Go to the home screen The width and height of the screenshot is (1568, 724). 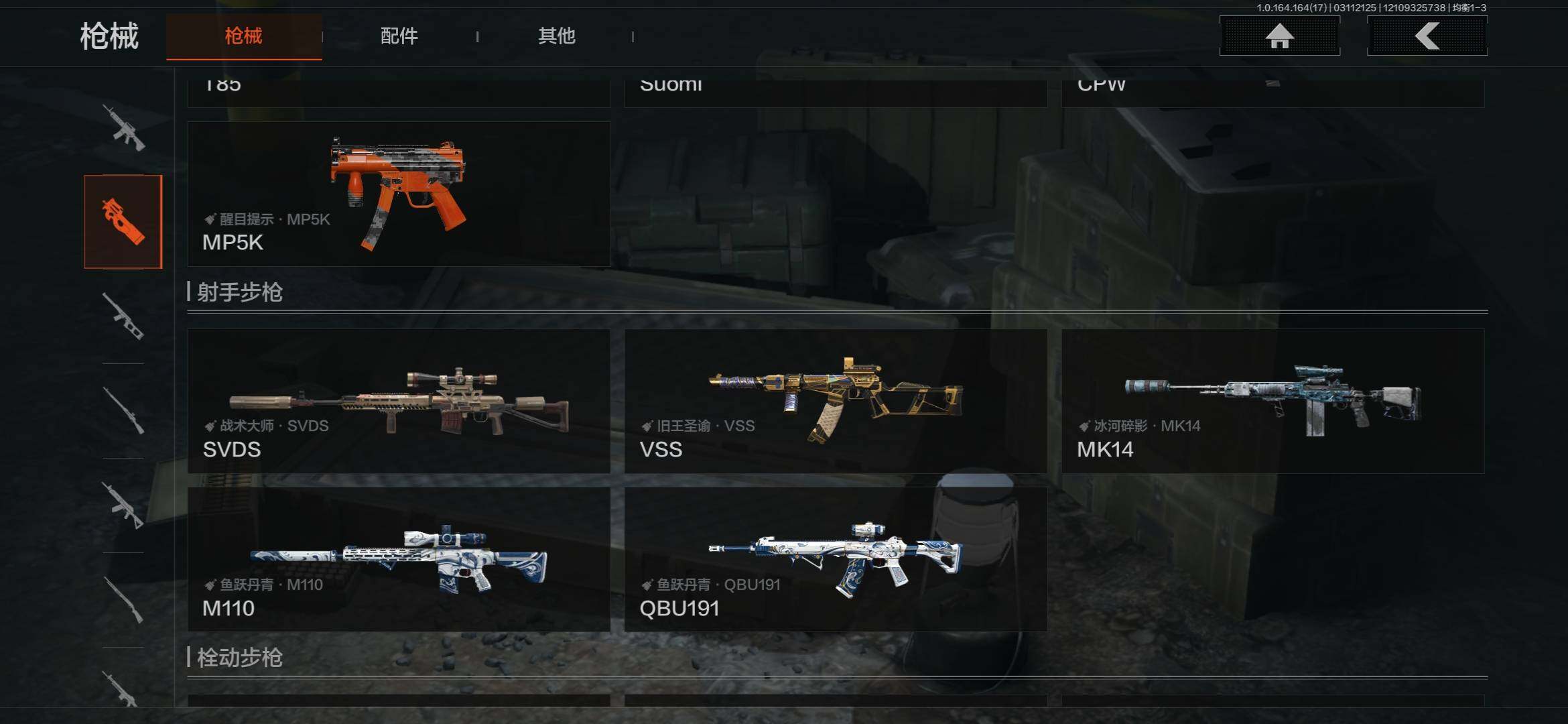[x=1279, y=36]
